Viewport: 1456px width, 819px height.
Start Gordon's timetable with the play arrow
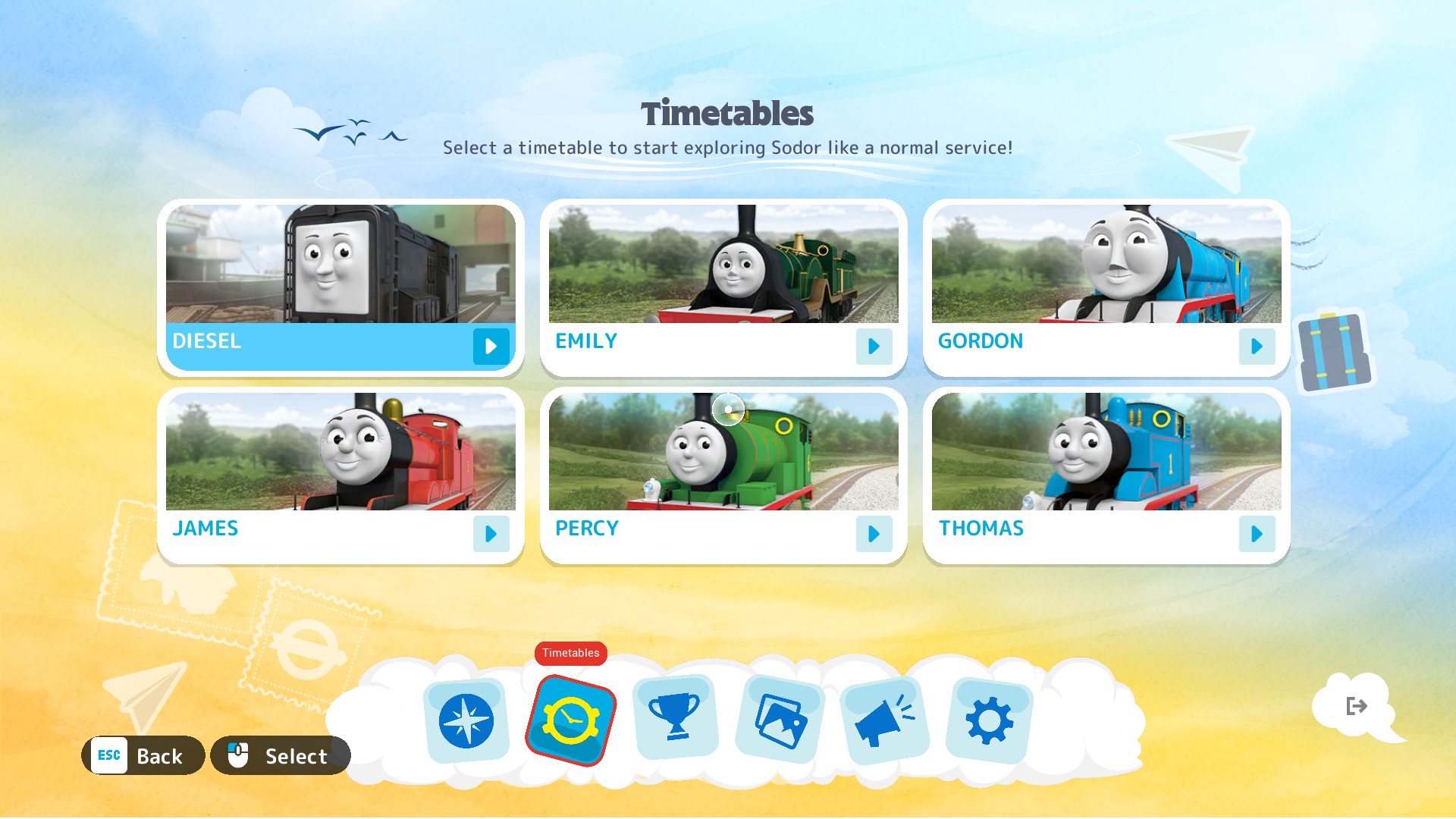(1257, 347)
